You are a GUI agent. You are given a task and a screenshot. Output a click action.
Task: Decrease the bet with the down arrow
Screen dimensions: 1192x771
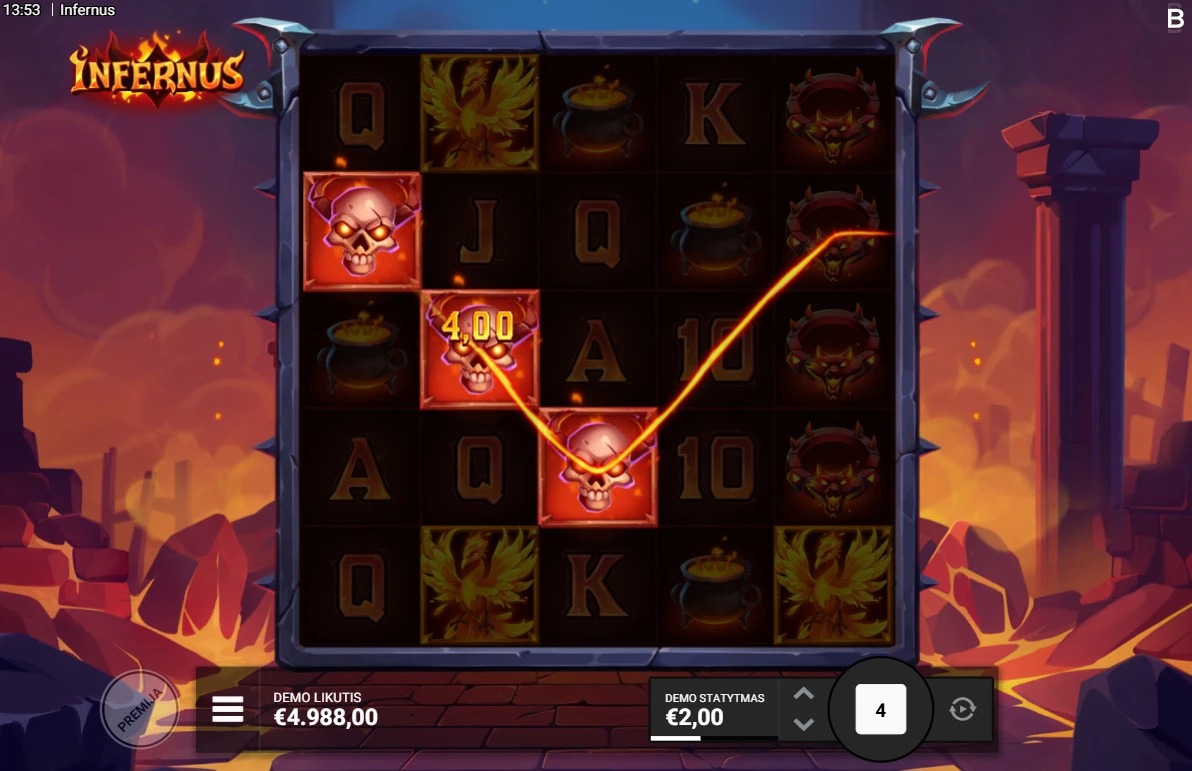(x=804, y=724)
